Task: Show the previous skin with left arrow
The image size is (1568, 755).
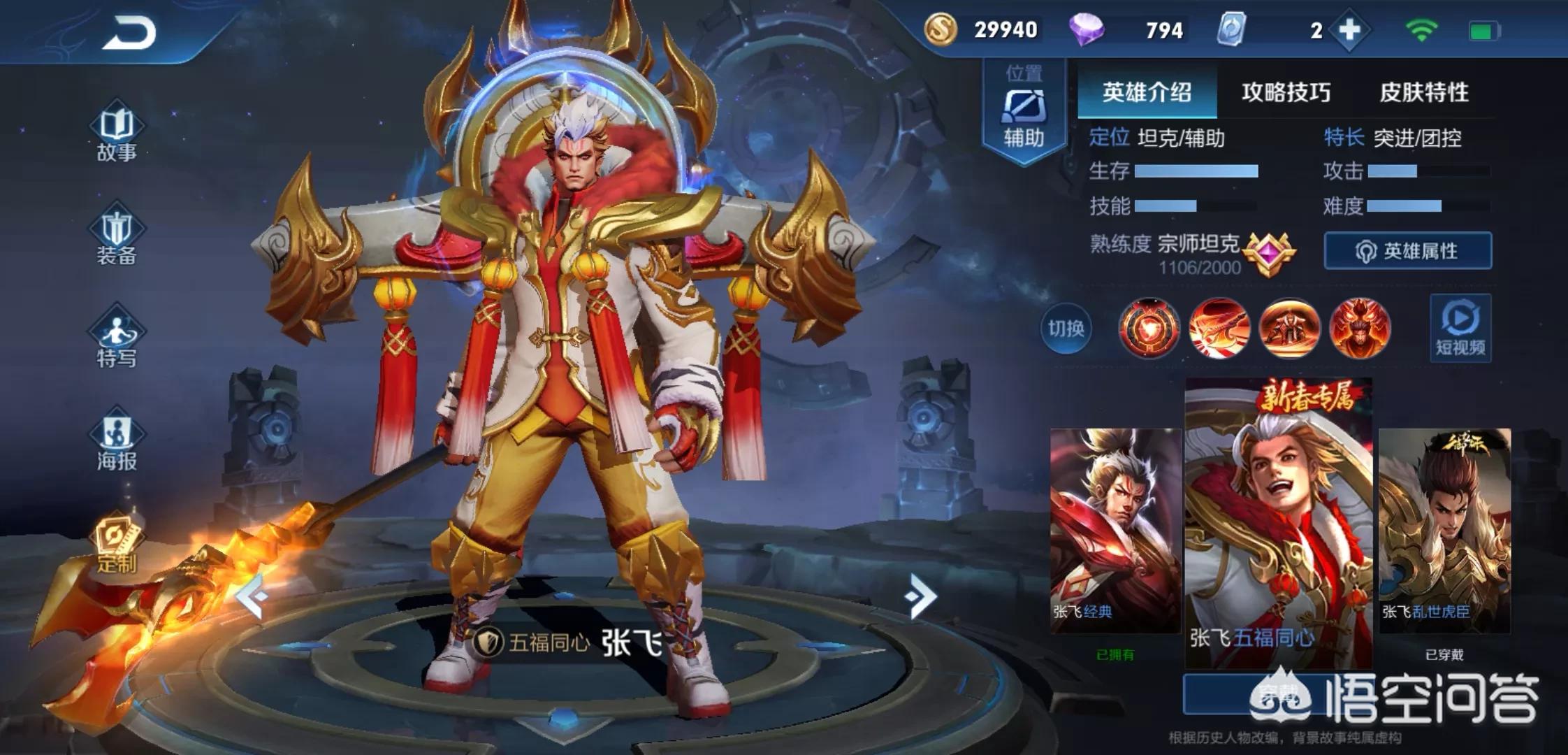Action: click(252, 596)
